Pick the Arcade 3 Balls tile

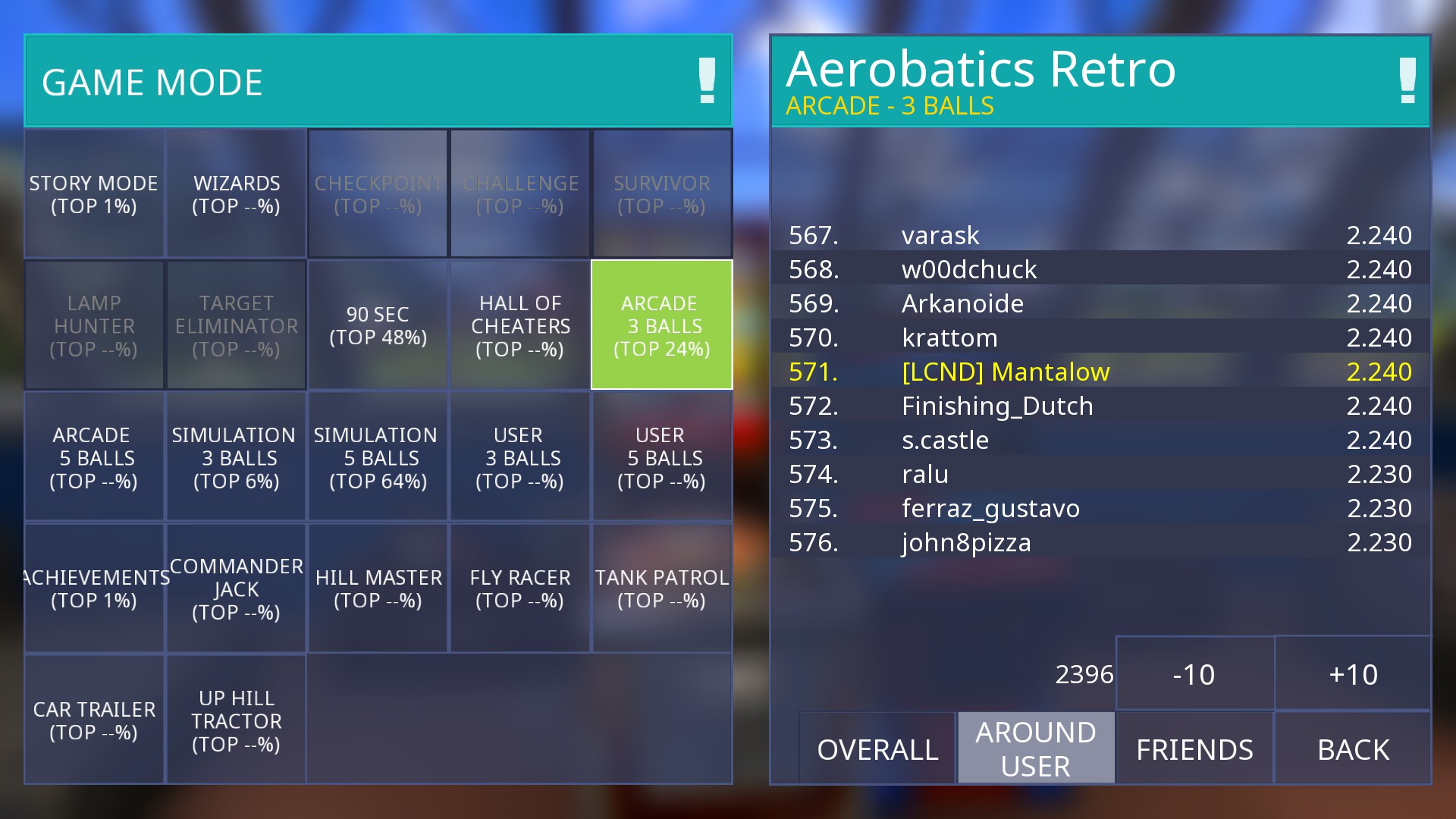click(661, 325)
